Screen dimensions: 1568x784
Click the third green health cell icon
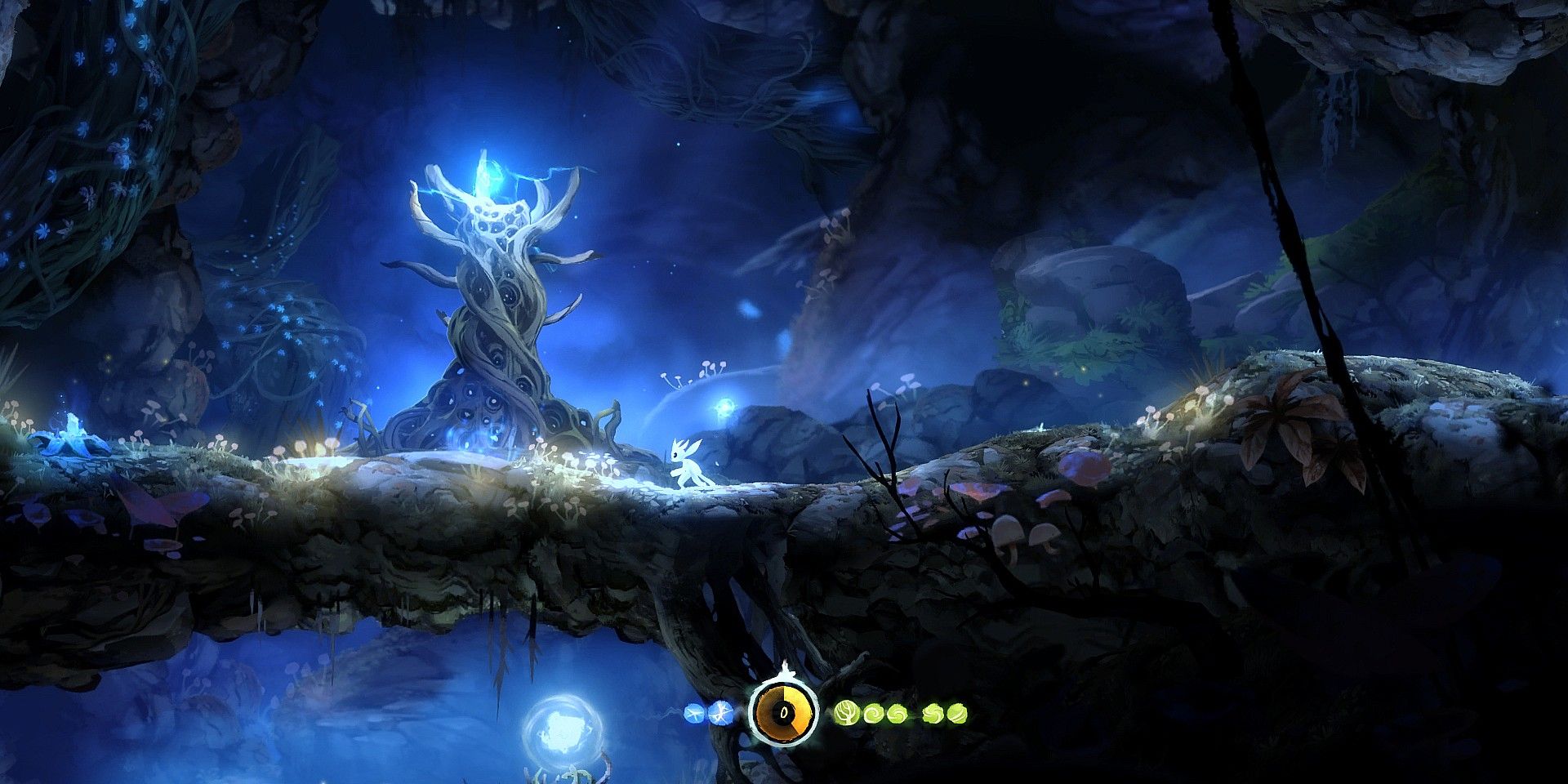tap(897, 713)
